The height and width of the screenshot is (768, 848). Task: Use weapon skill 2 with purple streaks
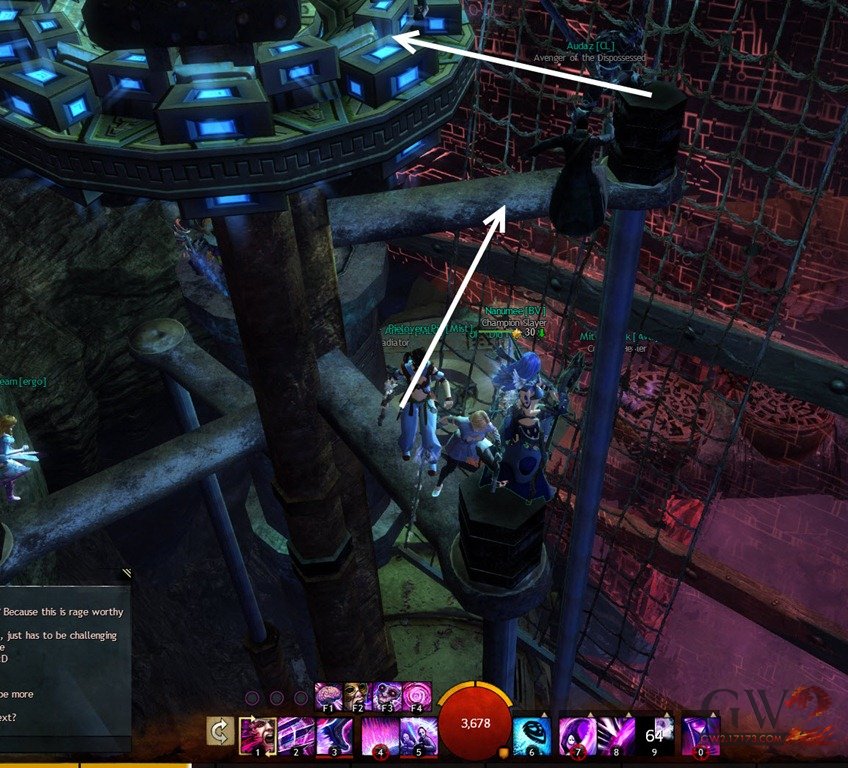click(x=297, y=735)
